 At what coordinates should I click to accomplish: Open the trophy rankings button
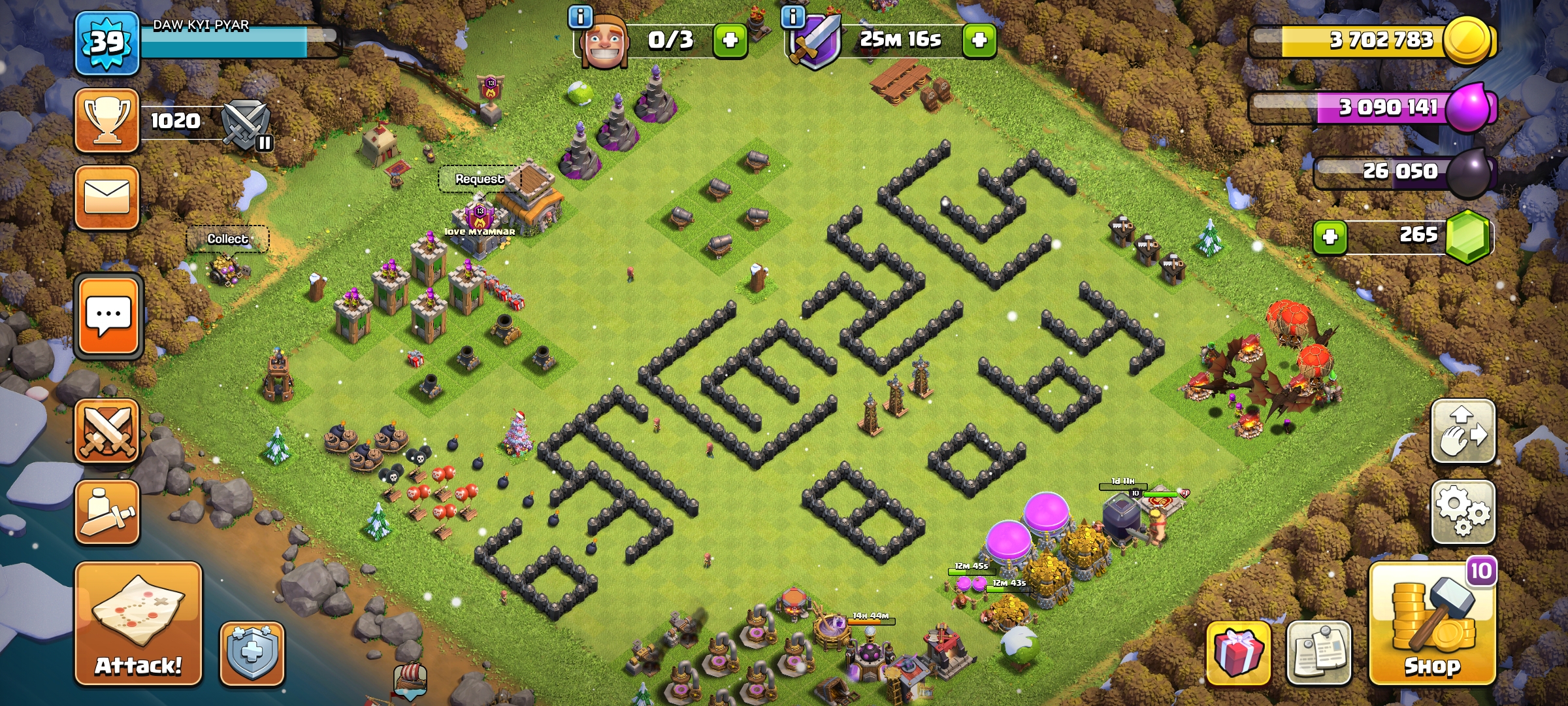107,121
